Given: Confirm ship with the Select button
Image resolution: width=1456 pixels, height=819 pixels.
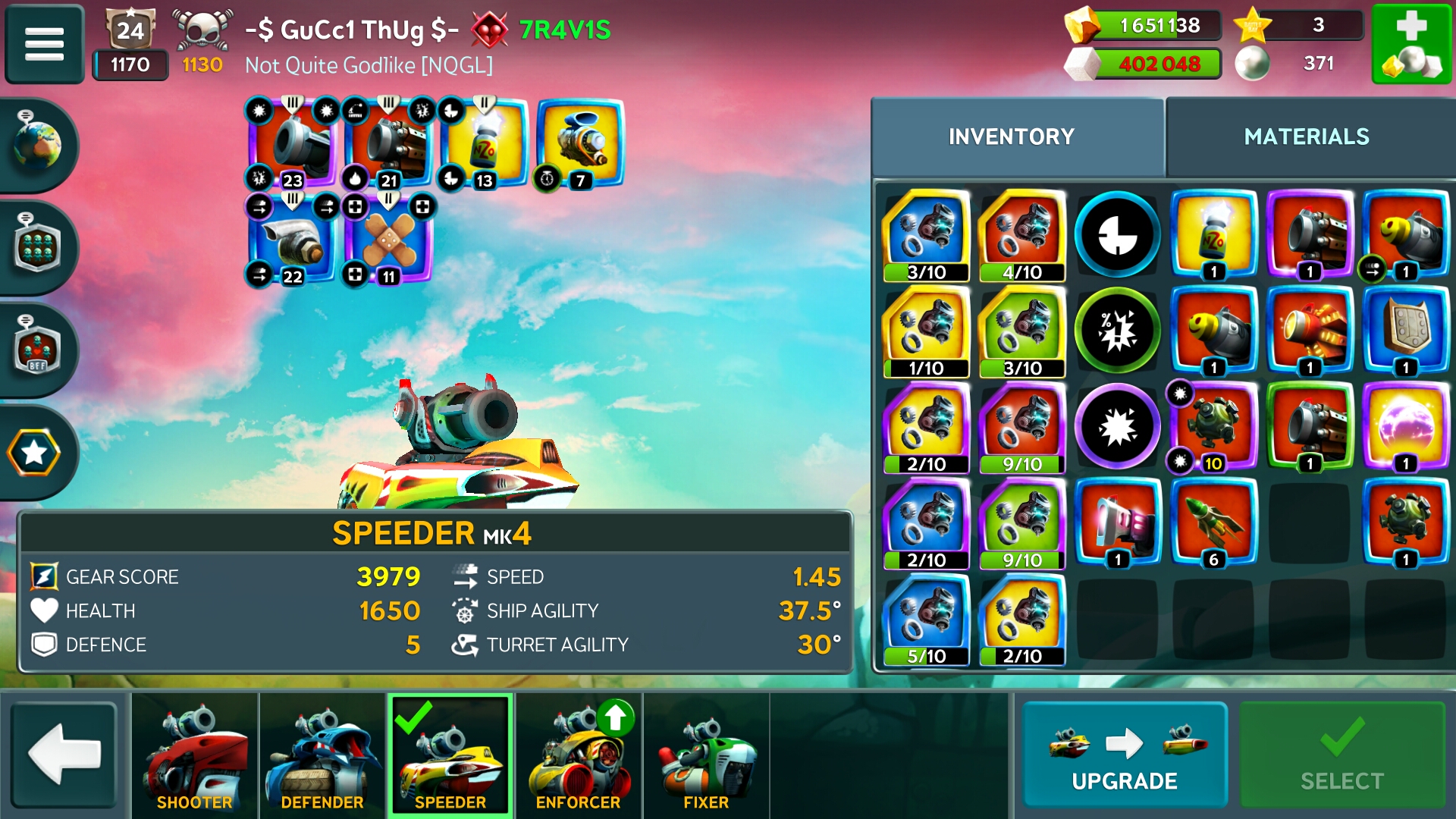Looking at the screenshot, I should (1341, 755).
